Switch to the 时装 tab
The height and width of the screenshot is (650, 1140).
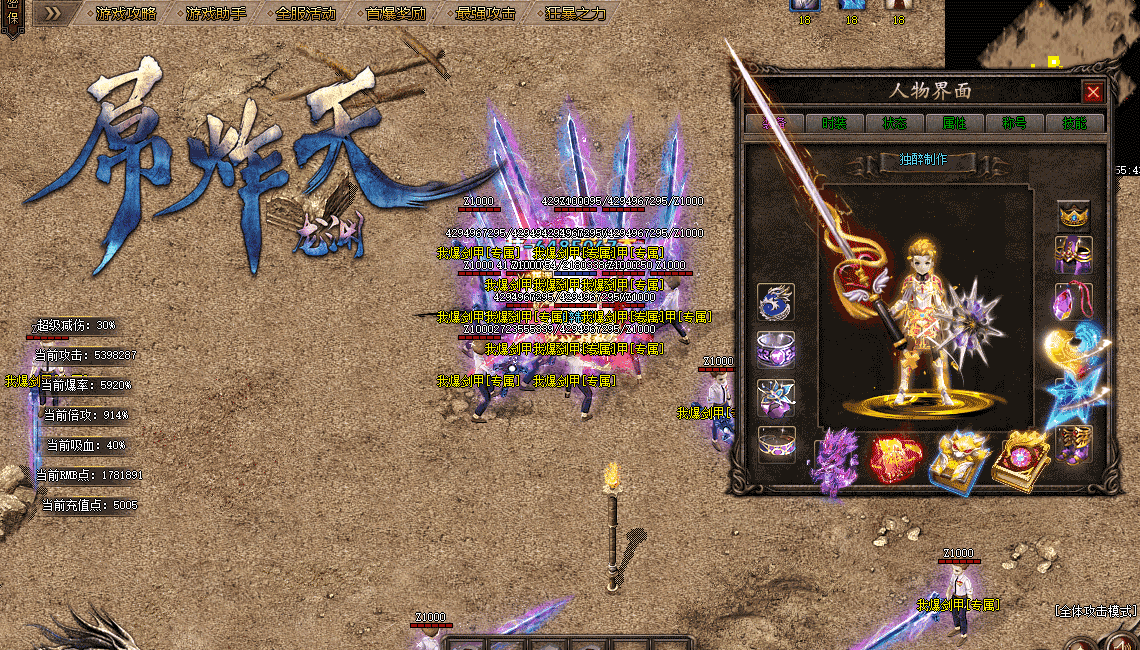click(x=834, y=123)
